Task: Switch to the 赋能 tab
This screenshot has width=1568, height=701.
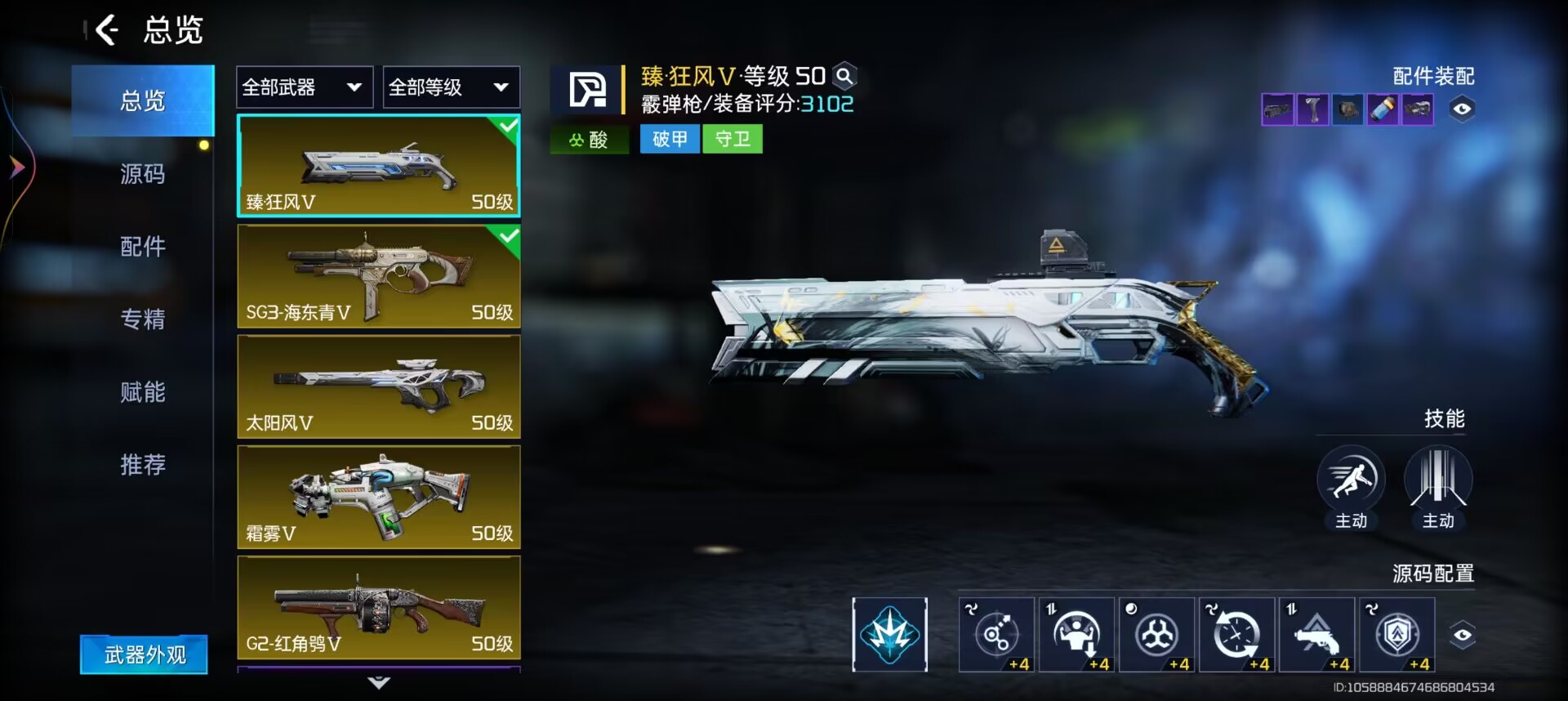Action: [x=143, y=392]
